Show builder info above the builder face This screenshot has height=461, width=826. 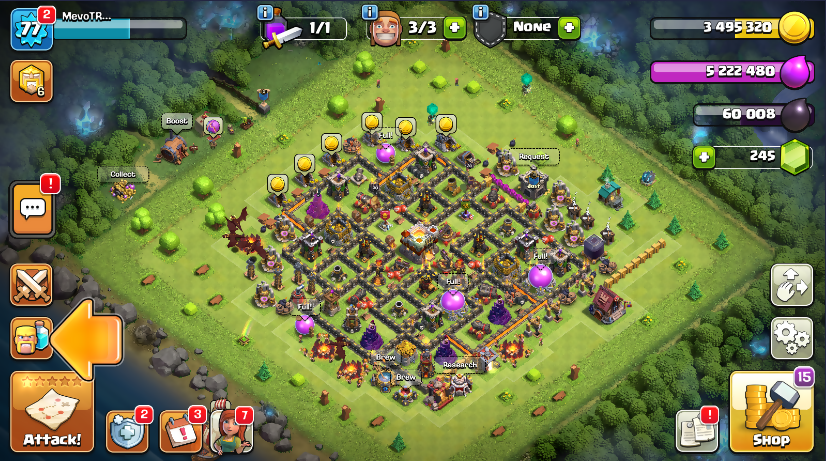370,12
